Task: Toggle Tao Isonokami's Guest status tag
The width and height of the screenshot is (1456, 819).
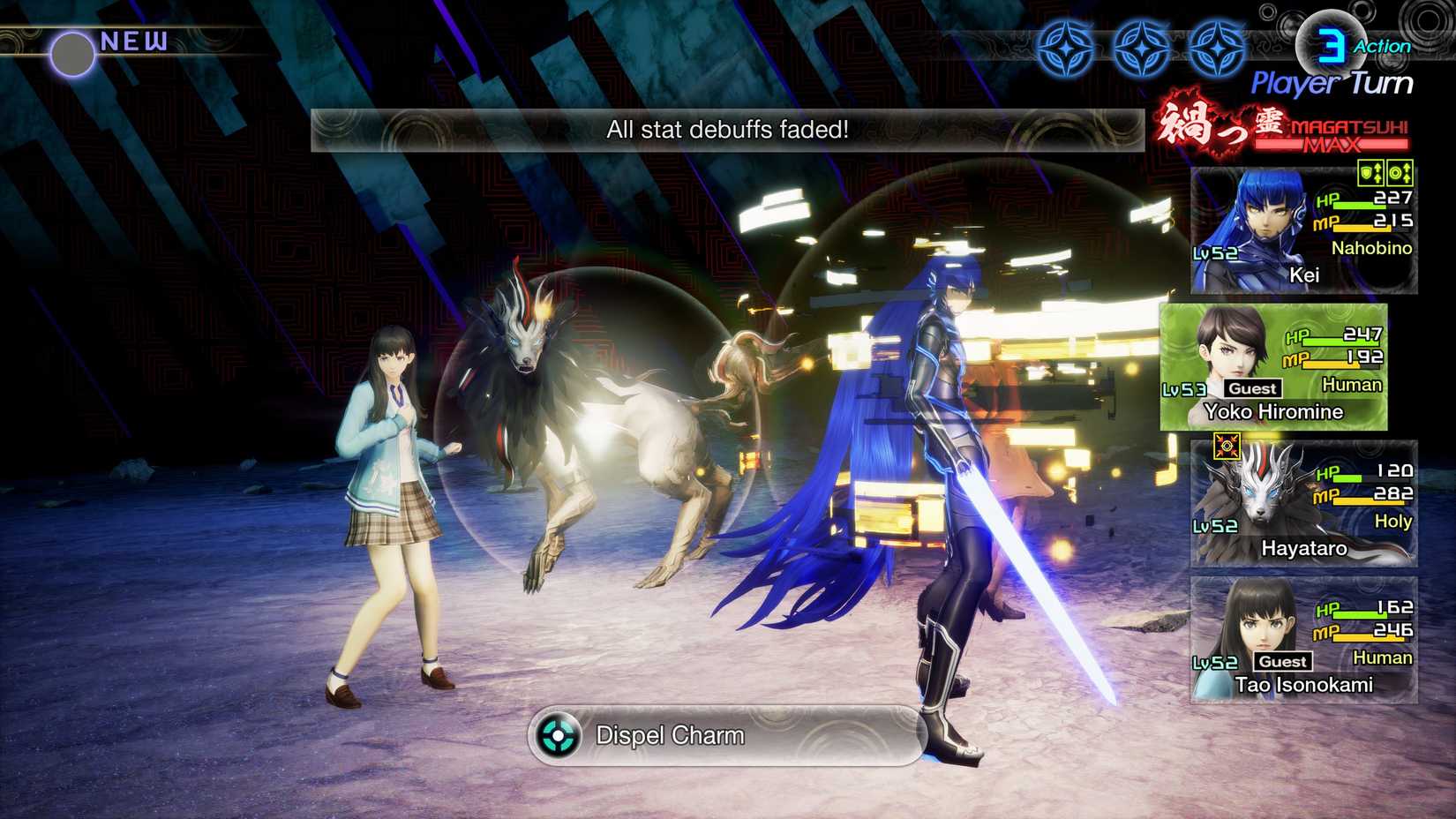Action: tap(1281, 661)
